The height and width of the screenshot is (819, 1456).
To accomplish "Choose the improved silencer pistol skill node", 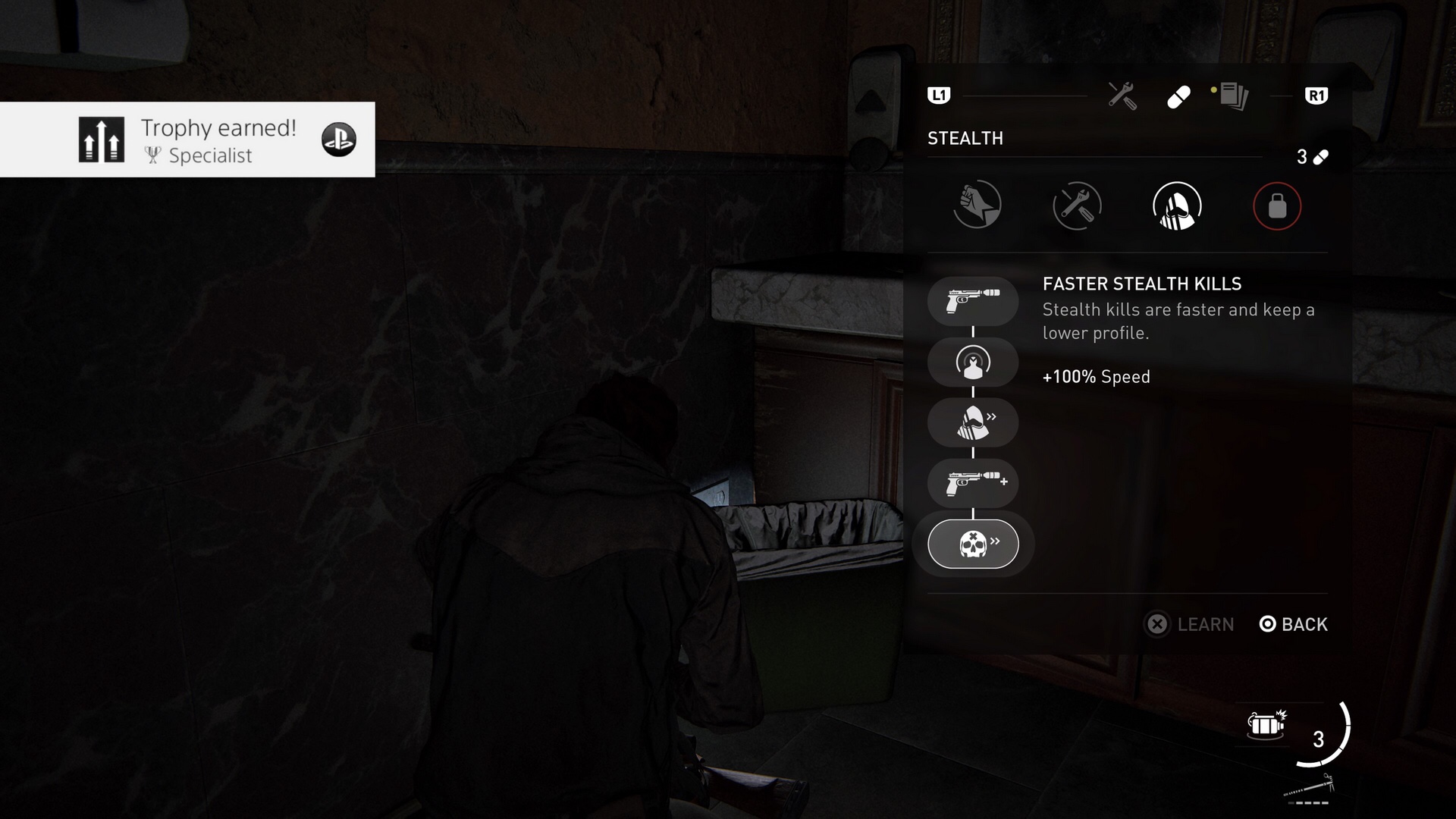I will coord(973,483).
